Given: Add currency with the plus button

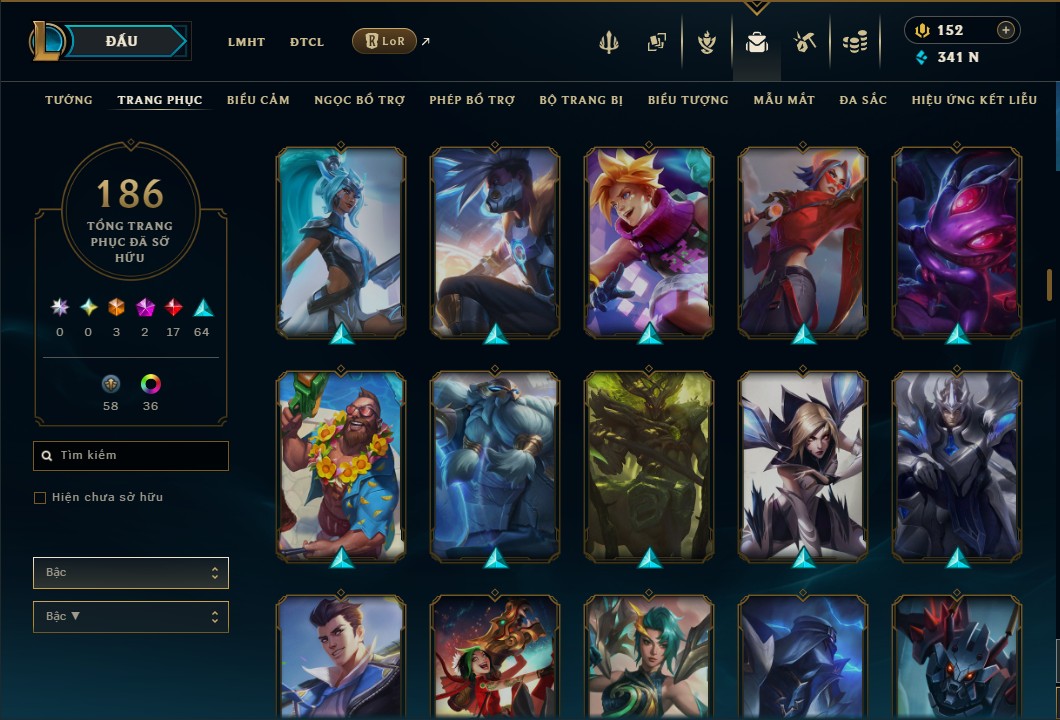Looking at the screenshot, I should (1006, 30).
